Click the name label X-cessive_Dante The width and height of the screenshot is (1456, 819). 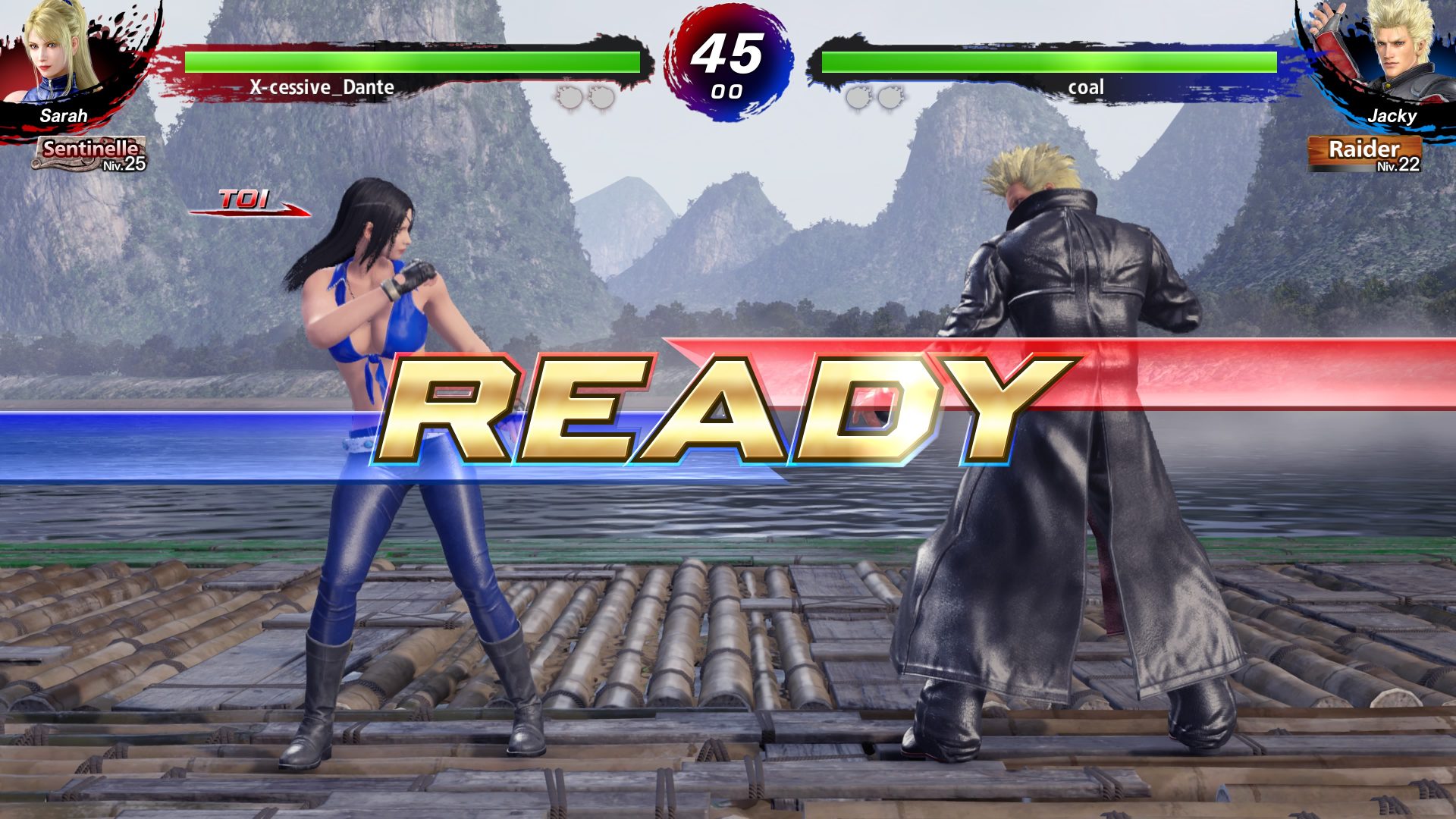pyautogui.click(x=321, y=88)
